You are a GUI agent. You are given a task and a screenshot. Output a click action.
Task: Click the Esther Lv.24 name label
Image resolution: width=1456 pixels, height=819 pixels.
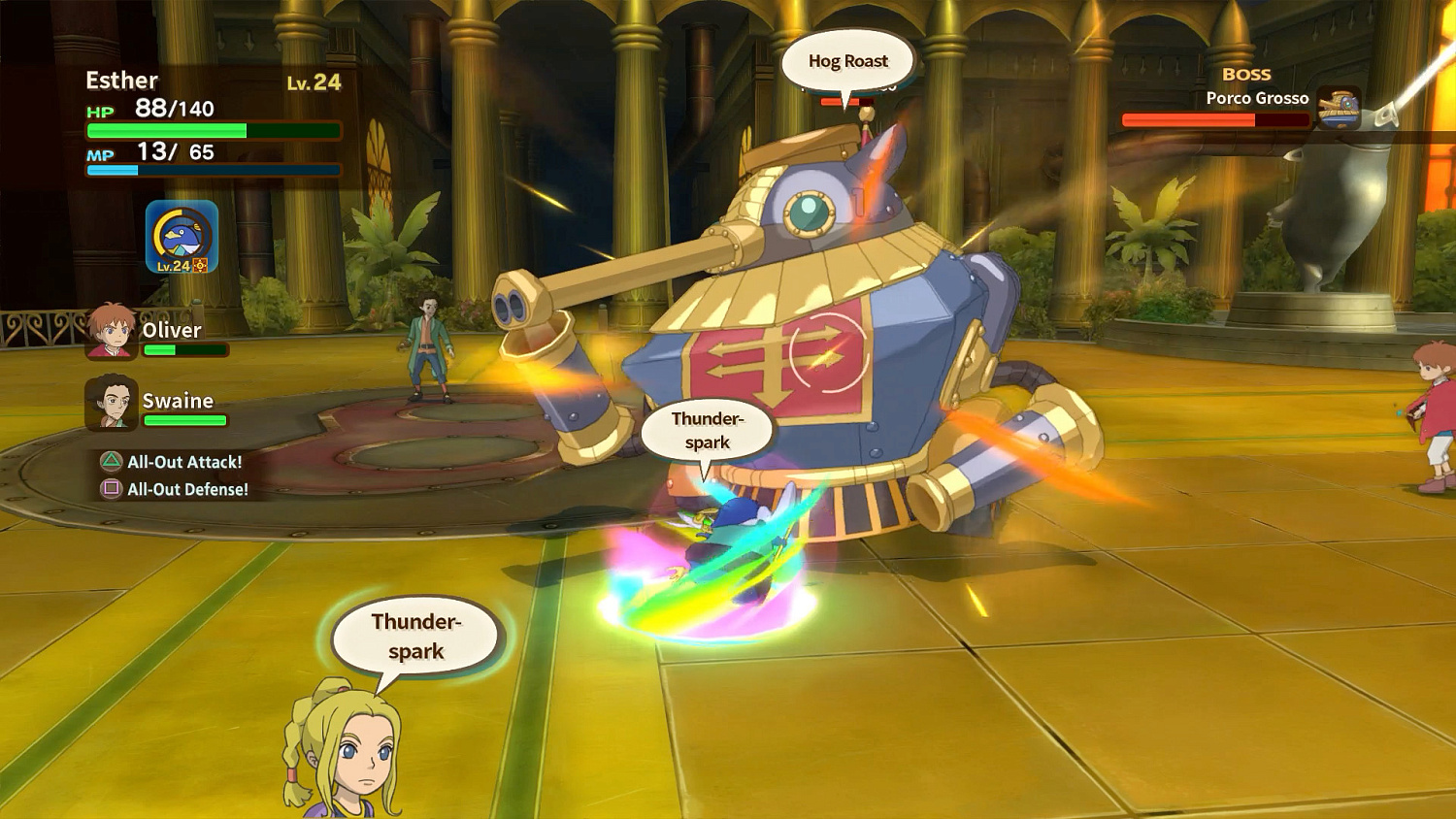(121, 80)
